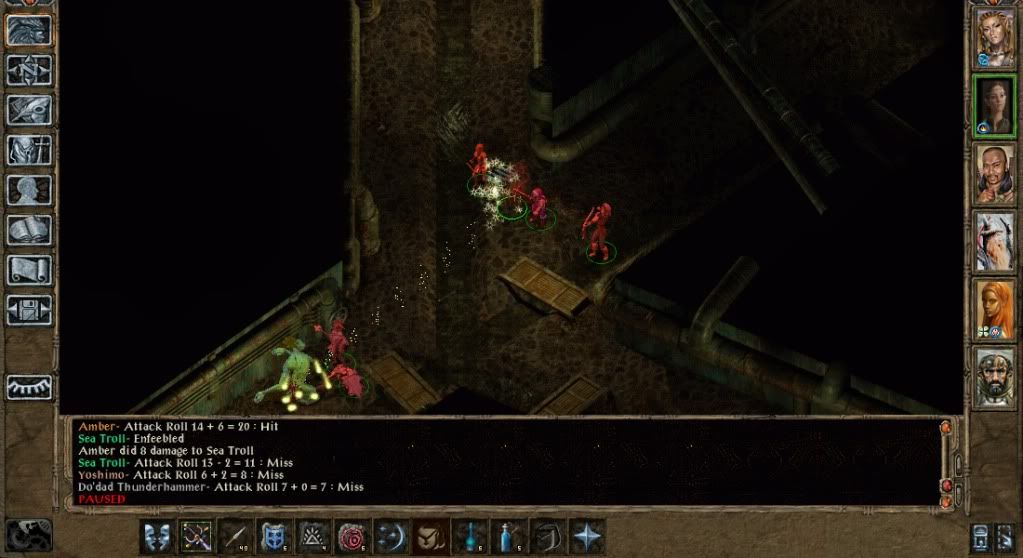Open the inventory screen from the sidebar
1023x558 pixels.
coord(29,150)
